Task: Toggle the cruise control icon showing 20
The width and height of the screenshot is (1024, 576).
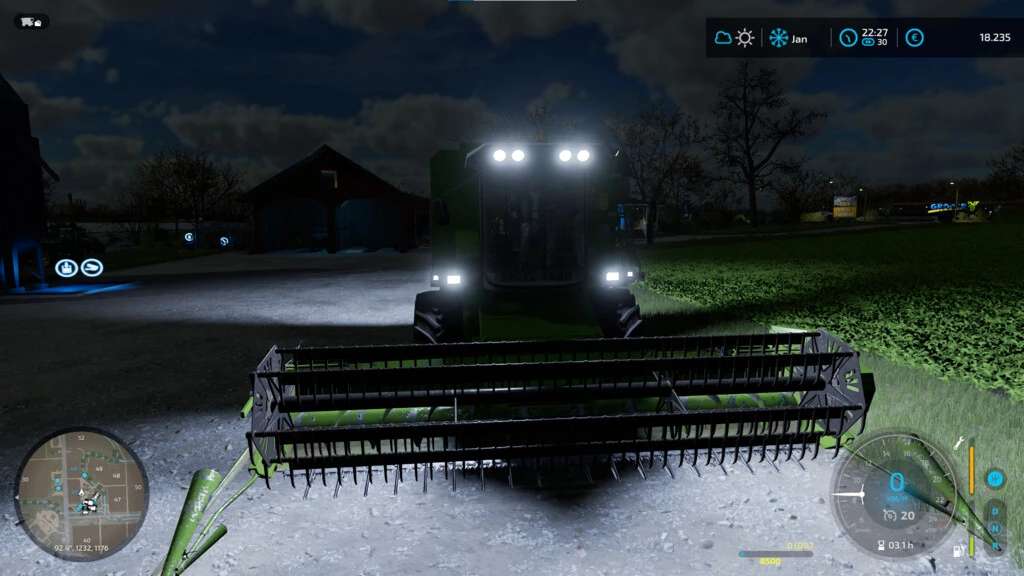Action: pyautogui.click(x=890, y=516)
